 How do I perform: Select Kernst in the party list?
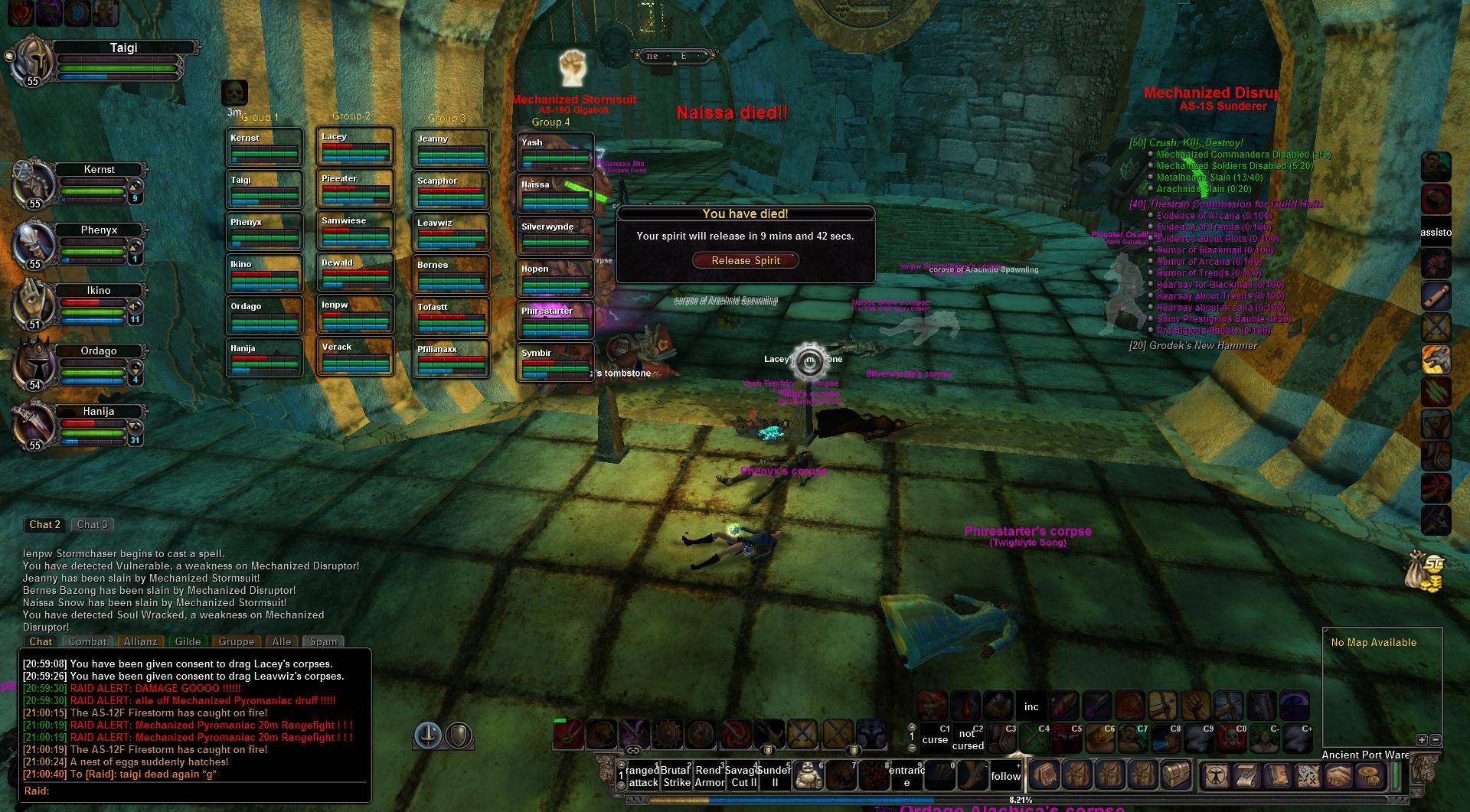coord(99,169)
